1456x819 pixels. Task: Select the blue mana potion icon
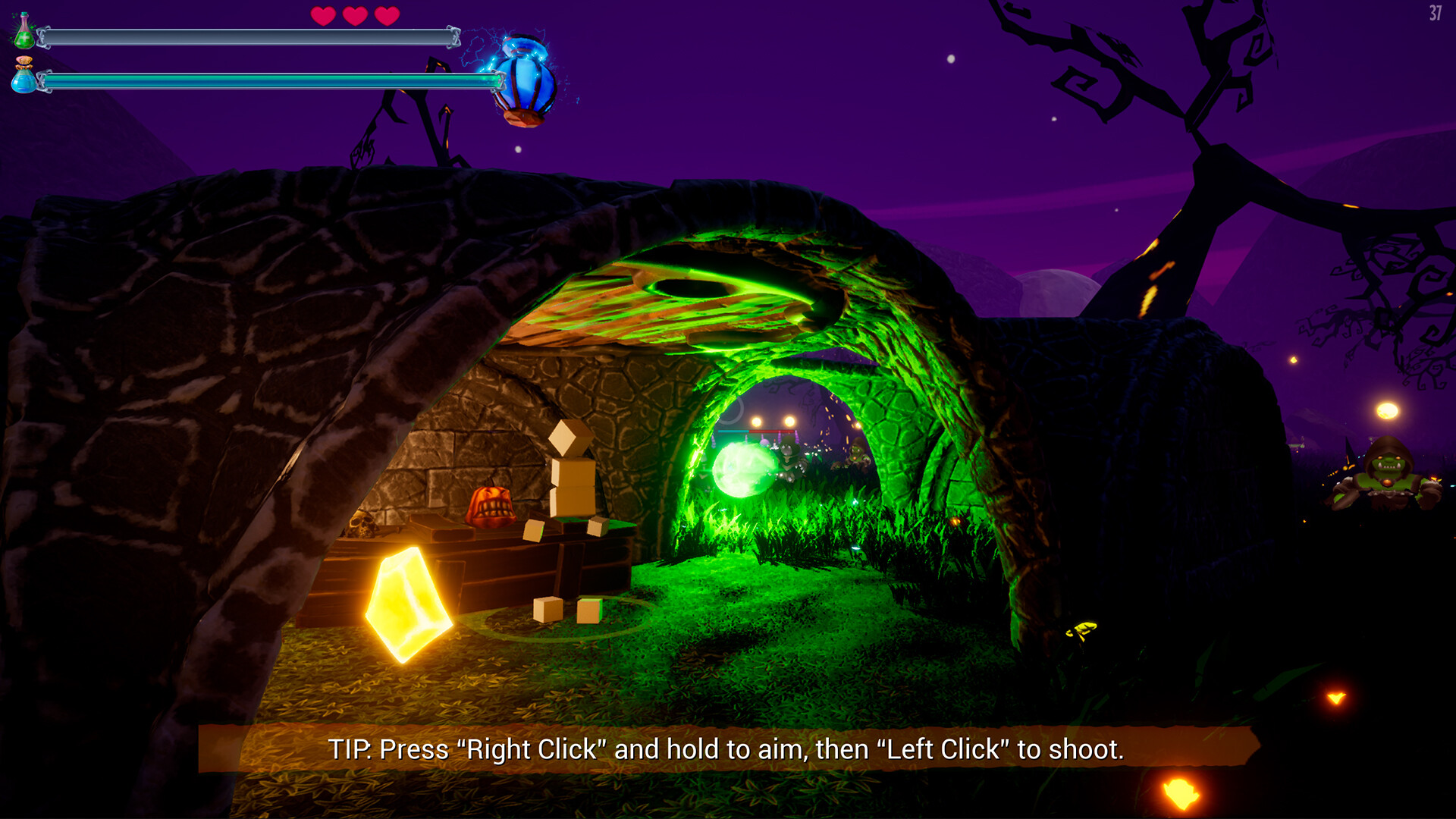point(24,81)
